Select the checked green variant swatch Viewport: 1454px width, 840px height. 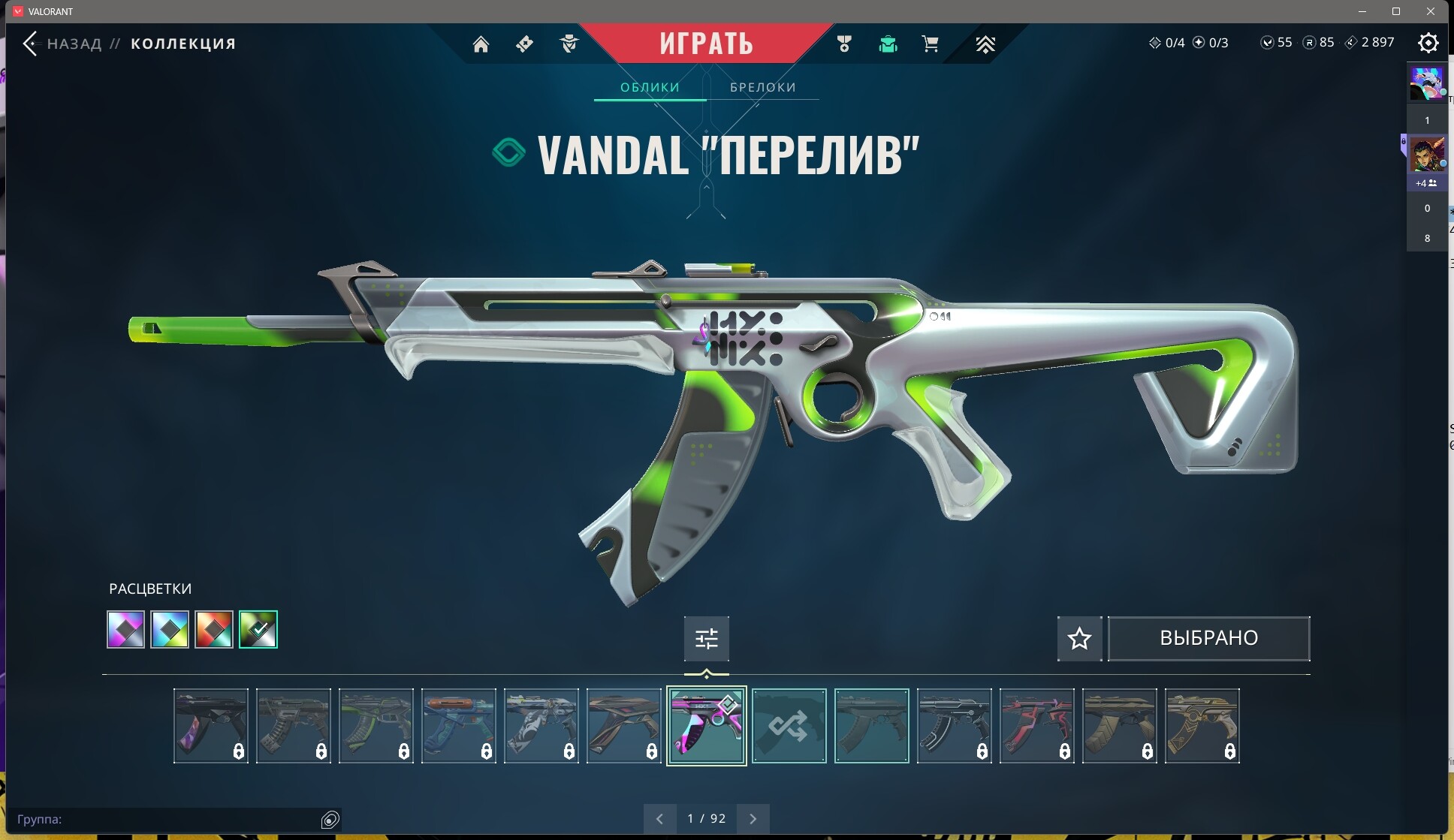[x=258, y=629]
